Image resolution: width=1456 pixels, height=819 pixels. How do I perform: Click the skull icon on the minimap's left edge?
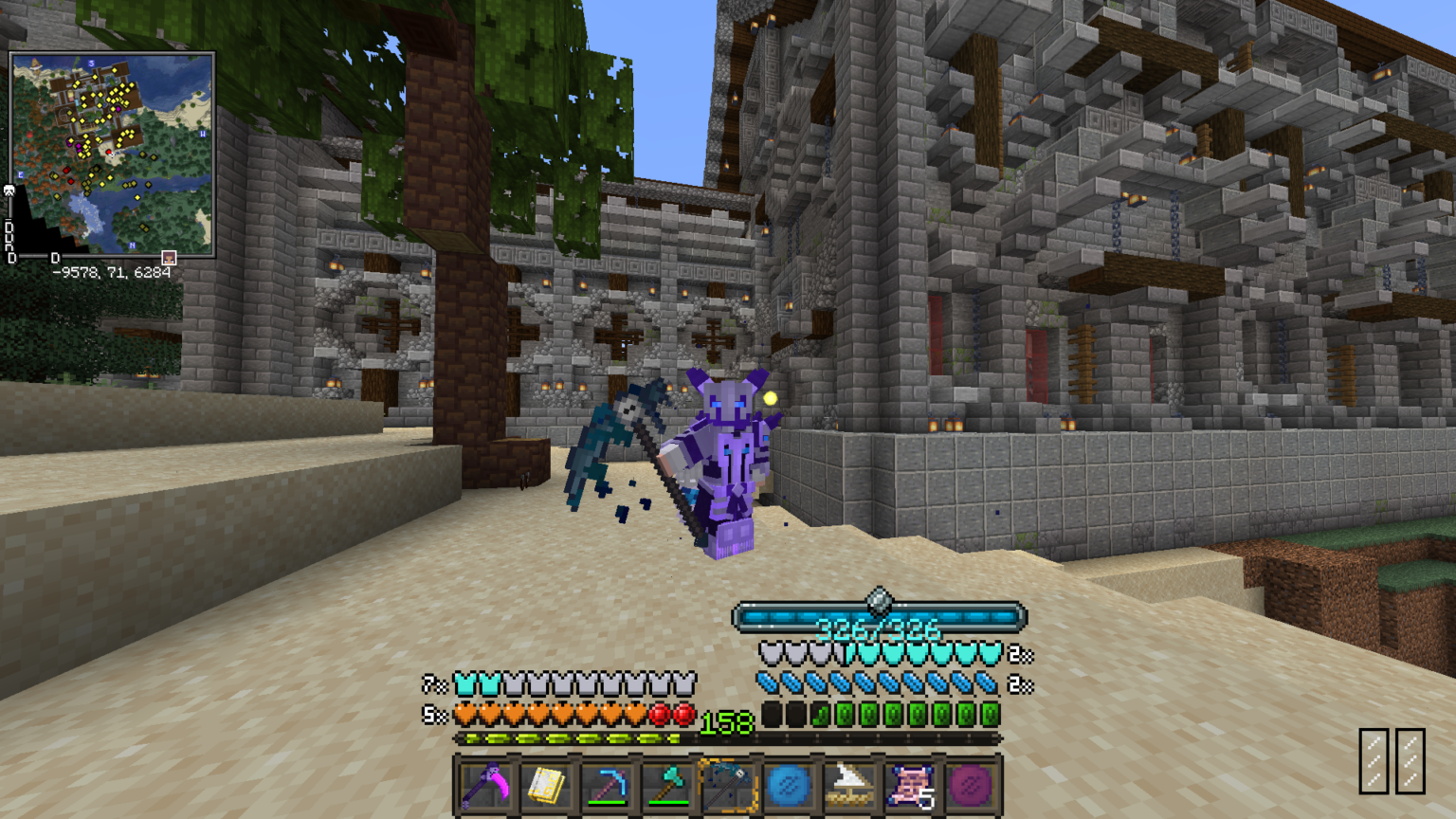coord(9,192)
